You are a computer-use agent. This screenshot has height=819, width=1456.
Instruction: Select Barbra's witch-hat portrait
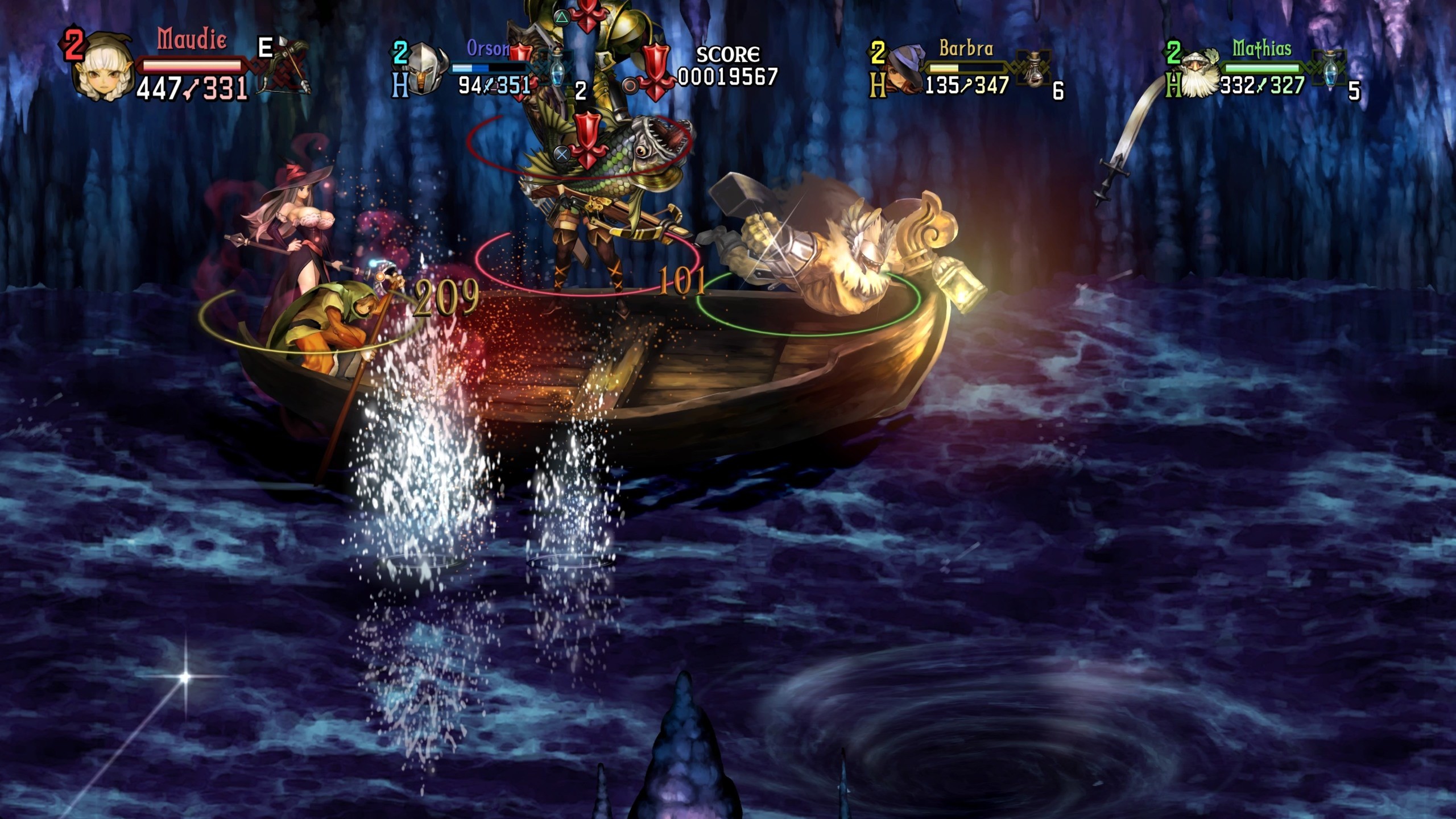tap(903, 69)
